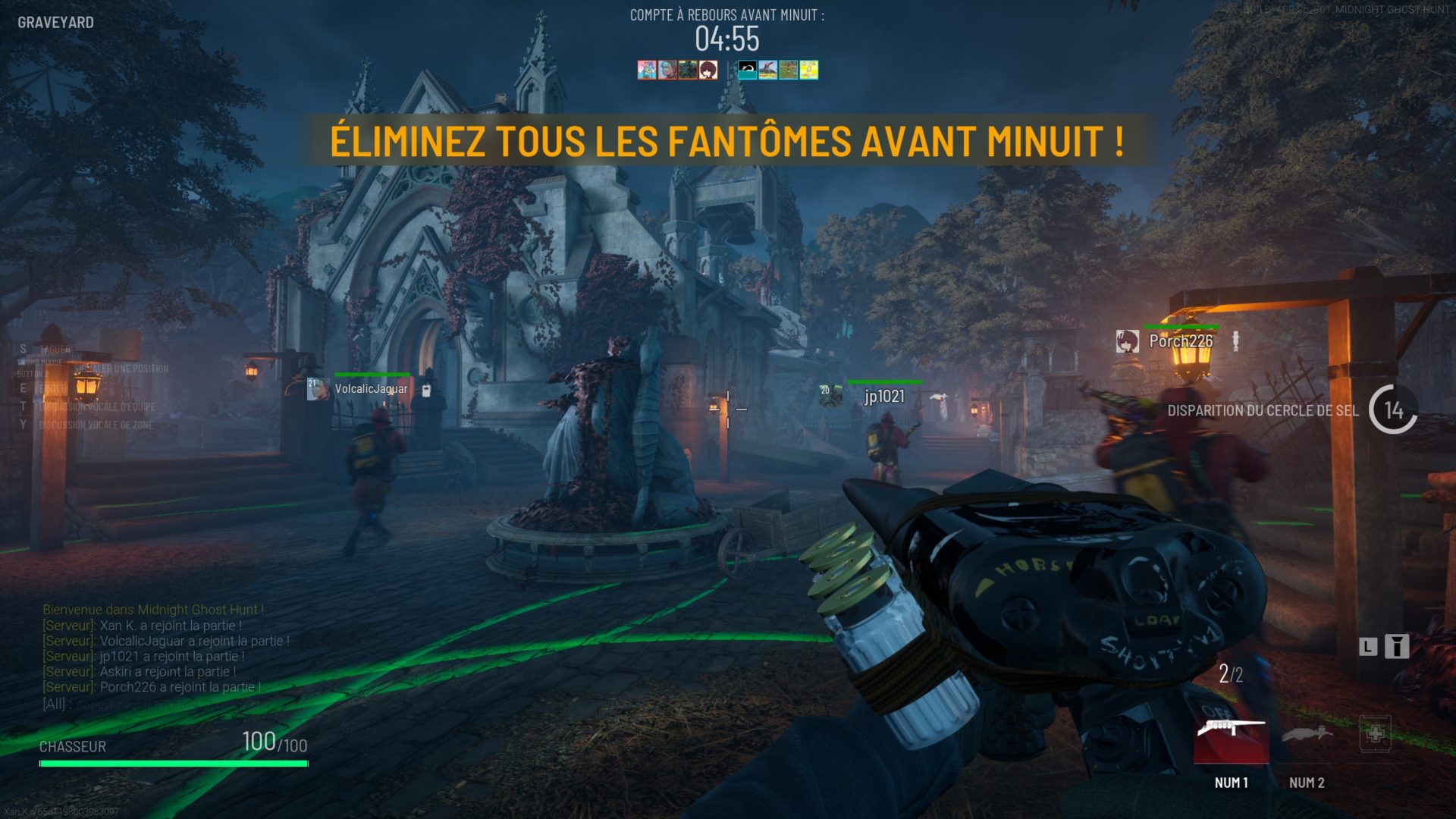
Task: Select the shotgun weapon slot
Action: [1231, 736]
